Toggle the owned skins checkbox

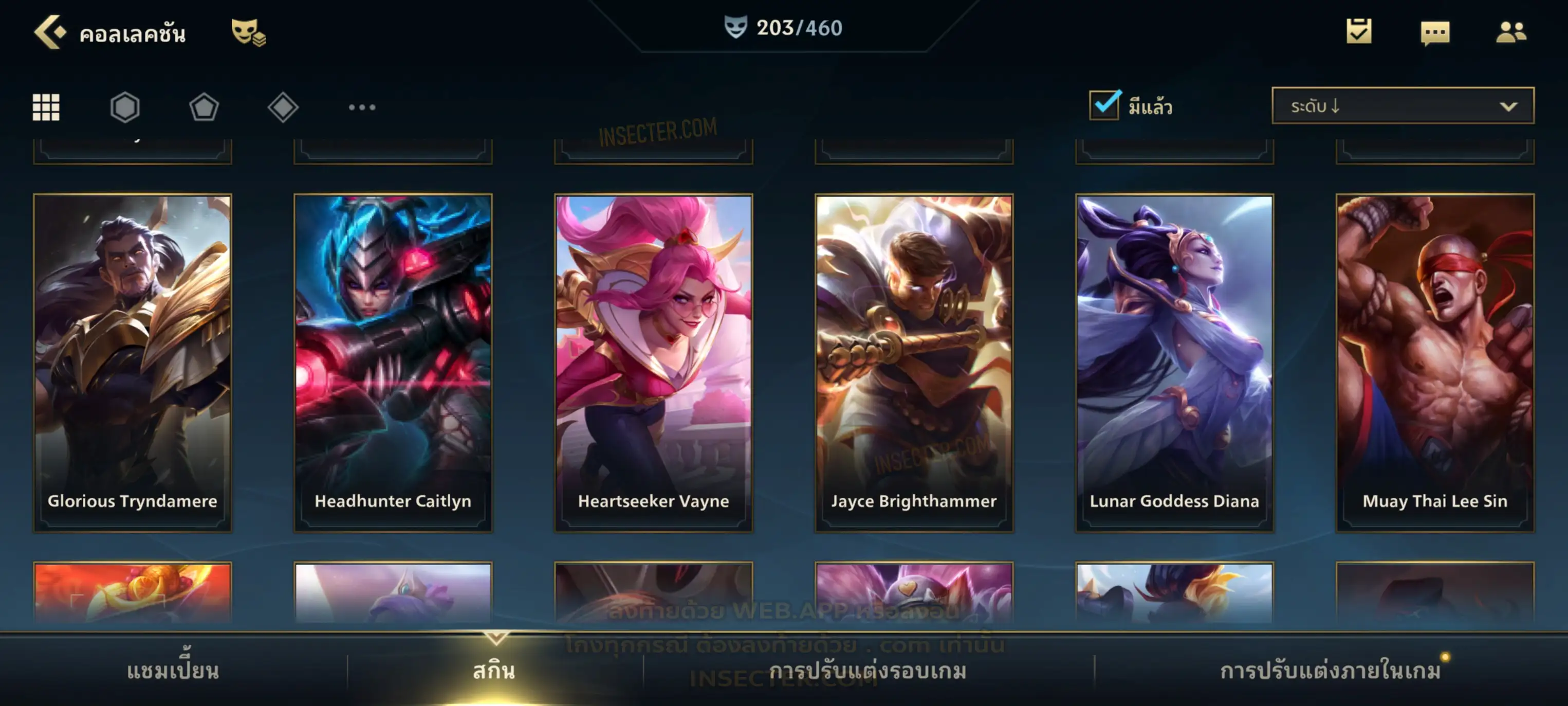pyautogui.click(x=1104, y=105)
